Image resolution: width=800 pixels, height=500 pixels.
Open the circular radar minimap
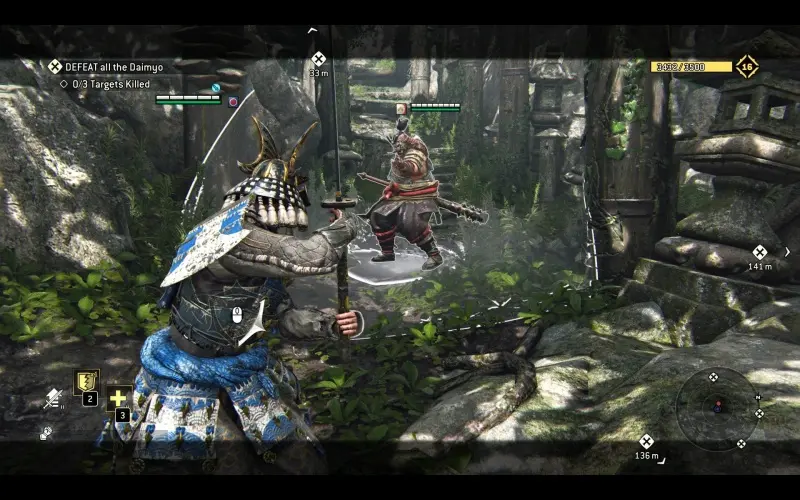click(x=716, y=407)
